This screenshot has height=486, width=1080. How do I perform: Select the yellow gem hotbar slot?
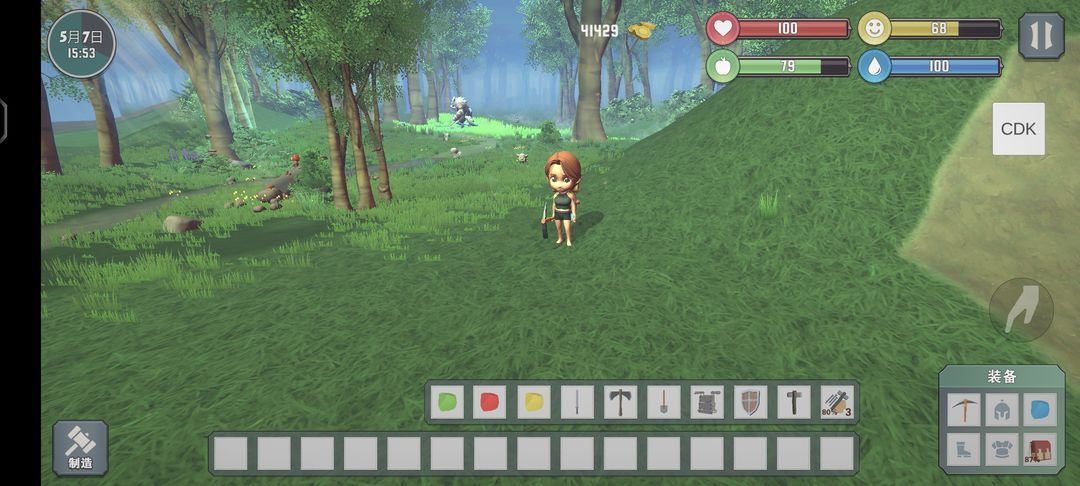534,402
